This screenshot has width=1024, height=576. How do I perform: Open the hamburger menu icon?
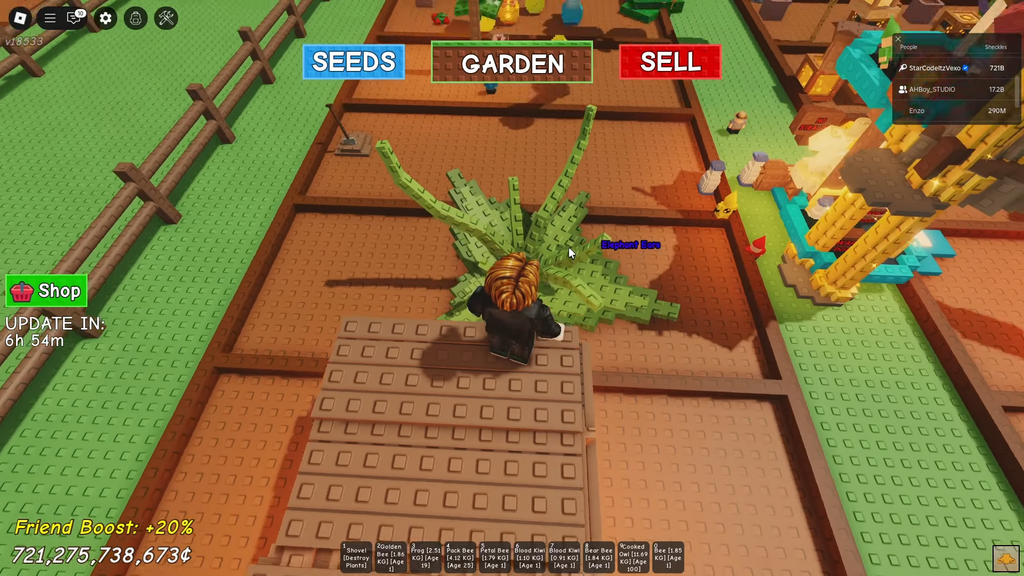pos(49,18)
